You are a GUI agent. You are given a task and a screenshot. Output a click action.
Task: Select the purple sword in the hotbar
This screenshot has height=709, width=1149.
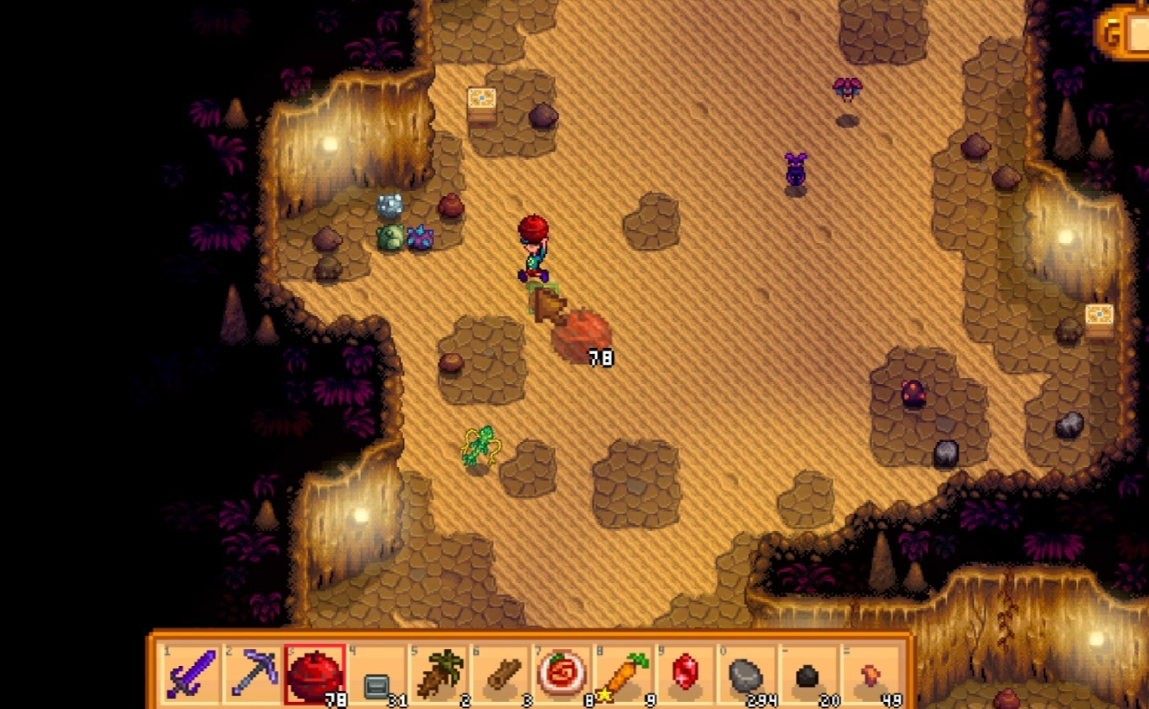(x=190, y=673)
